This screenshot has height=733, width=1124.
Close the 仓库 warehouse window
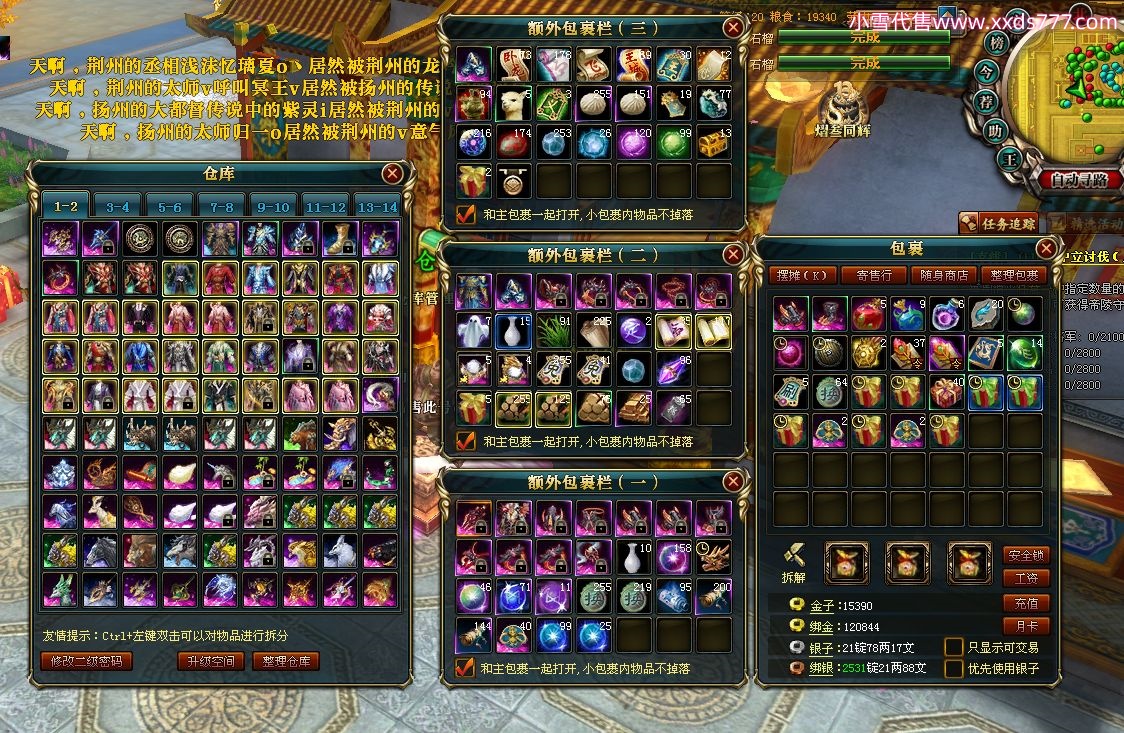click(392, 173)
